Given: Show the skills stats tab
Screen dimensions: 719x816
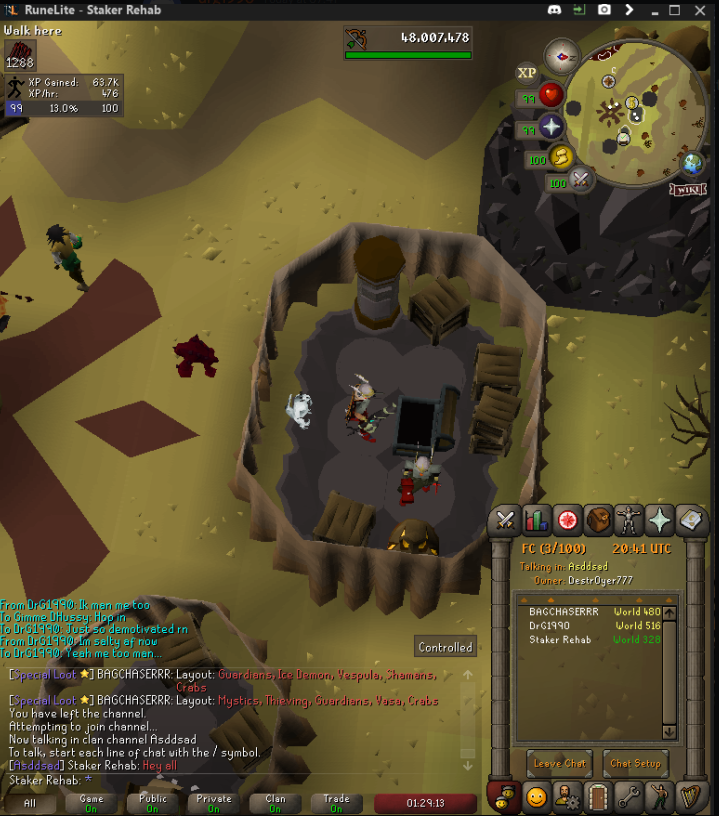Looking at the screenshot, I should click(x=538, y=520).
